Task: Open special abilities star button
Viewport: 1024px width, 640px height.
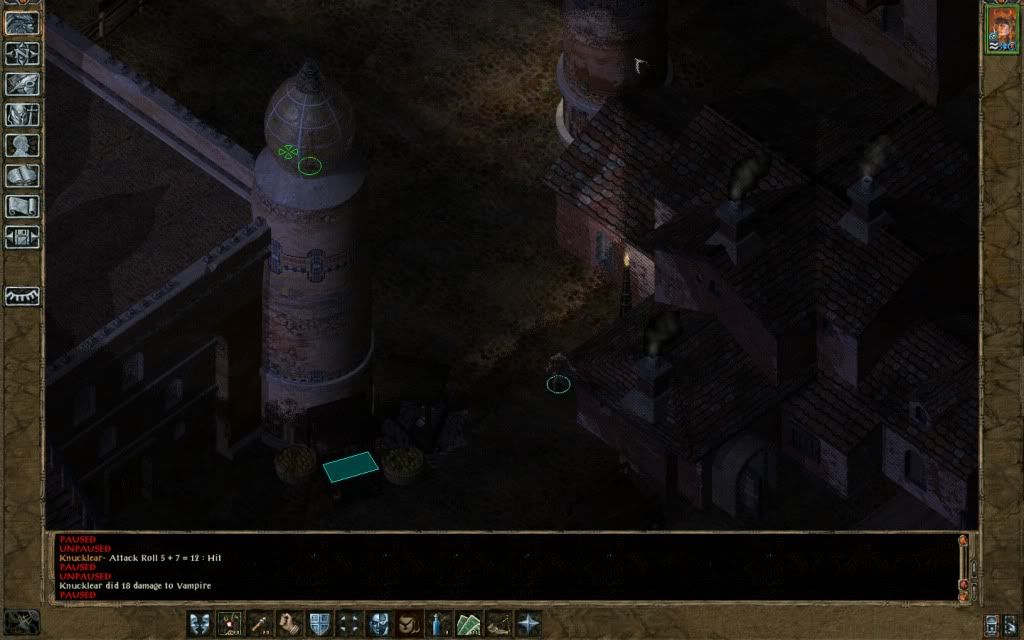Action: tap(528, 623)
